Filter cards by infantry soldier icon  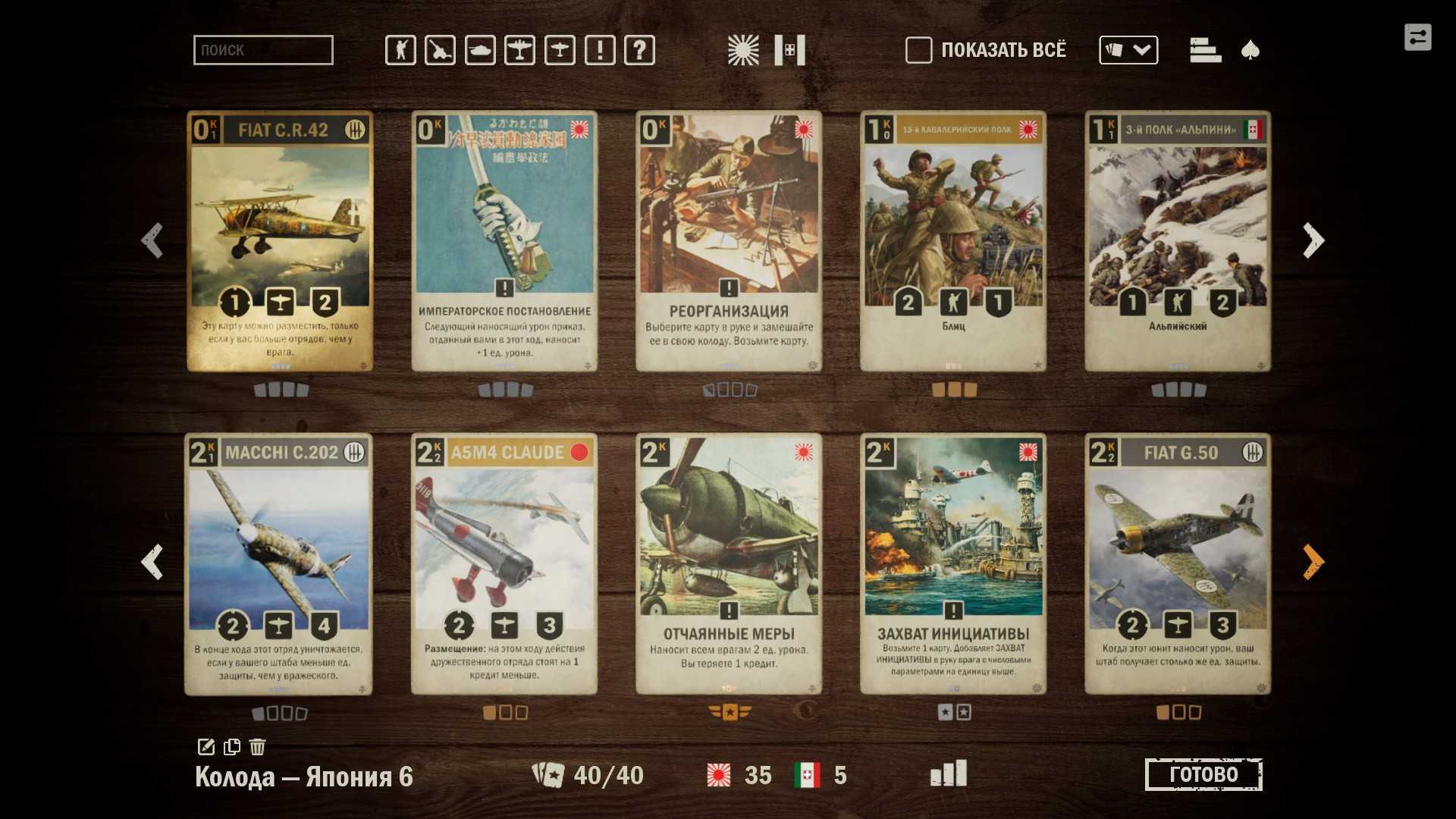point(400,50)
